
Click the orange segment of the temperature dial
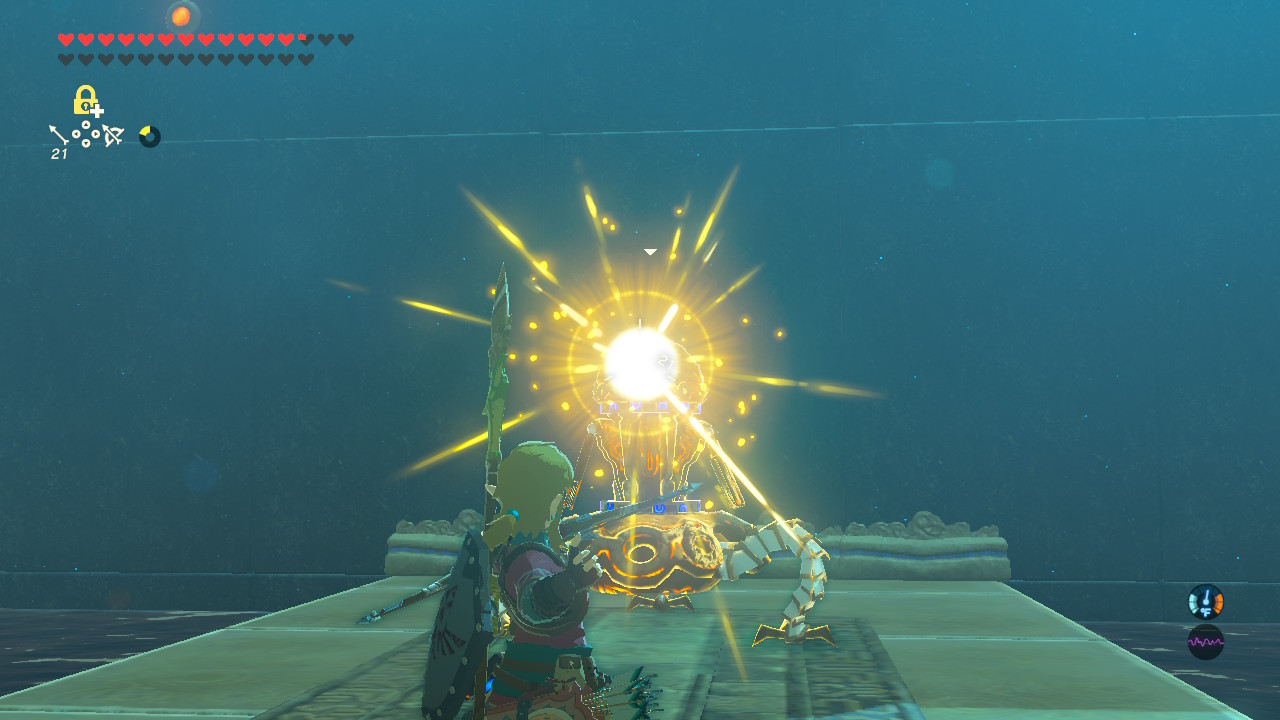click(x=1219, y=603)
